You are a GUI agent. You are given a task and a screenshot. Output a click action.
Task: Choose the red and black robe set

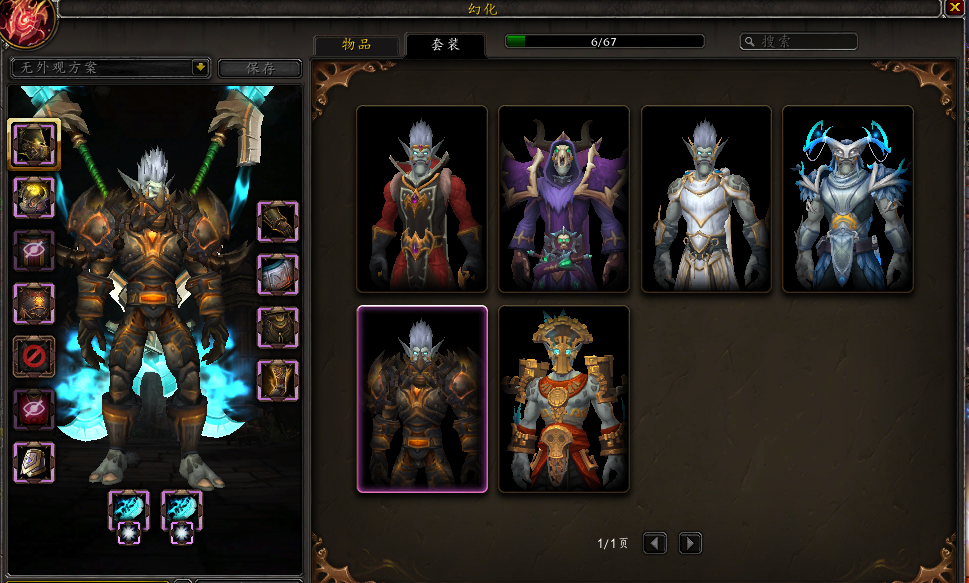point(422,199)
